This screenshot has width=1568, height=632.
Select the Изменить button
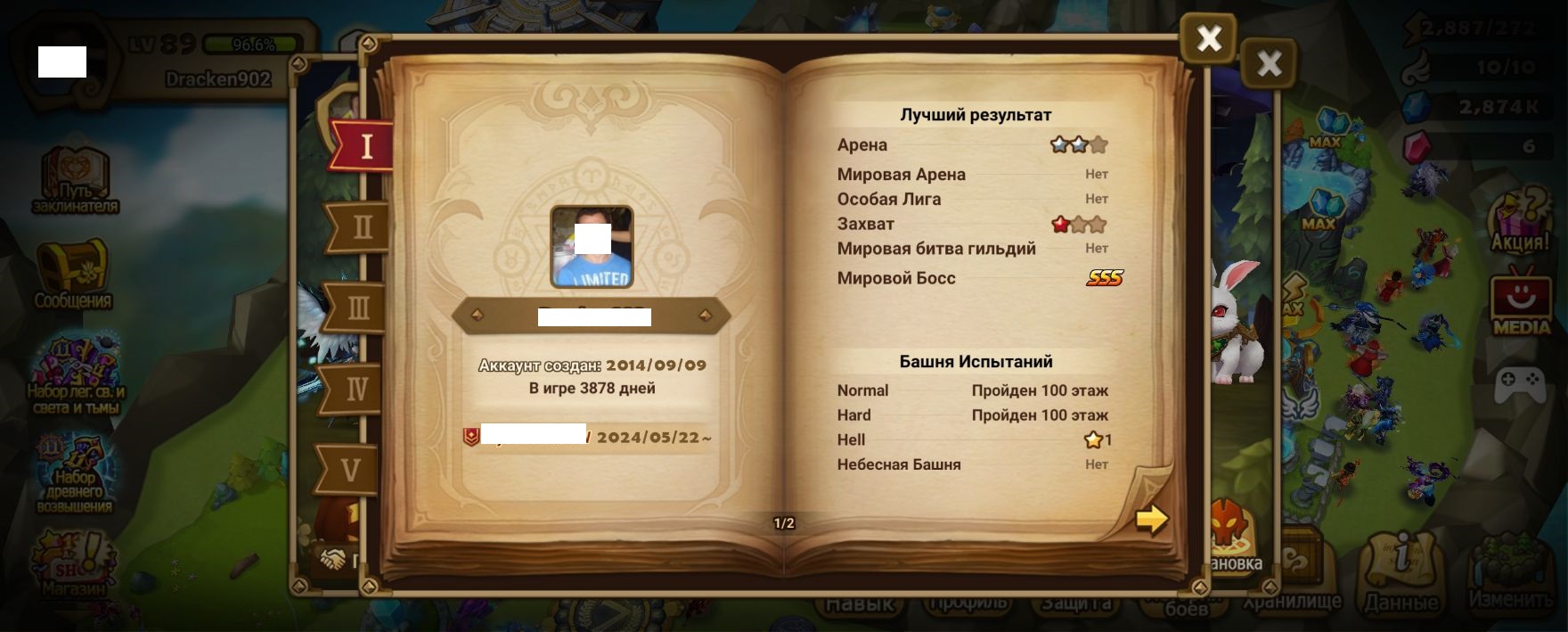(1510, 570)
